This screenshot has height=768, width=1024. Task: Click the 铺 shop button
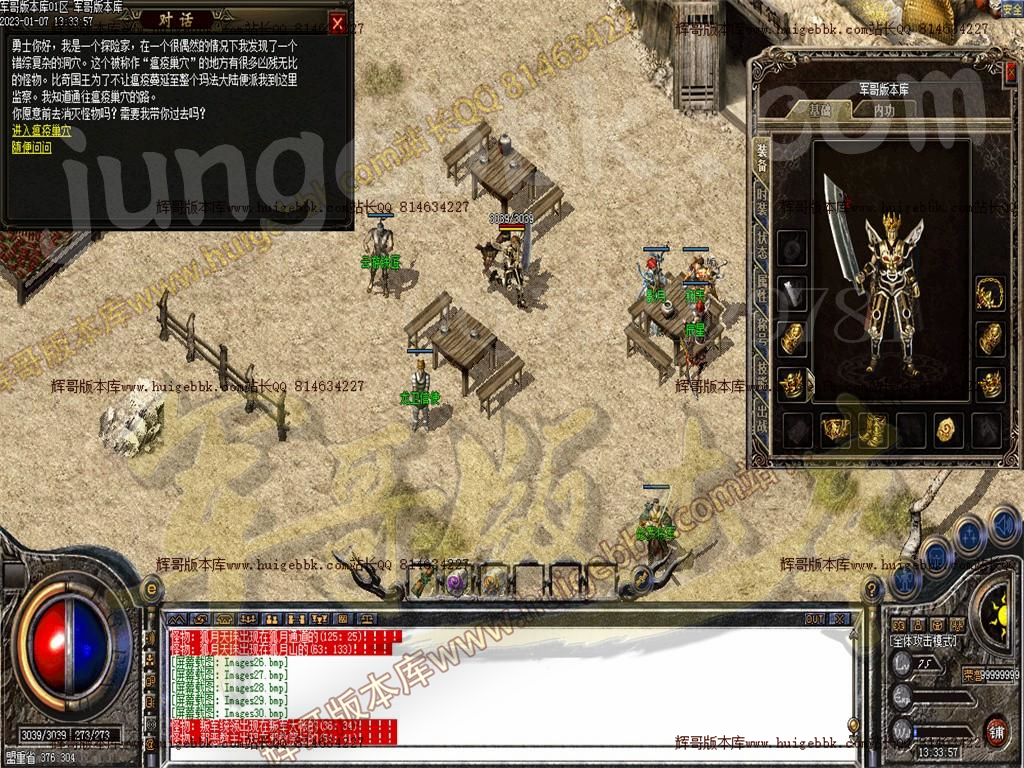[995, 729]
